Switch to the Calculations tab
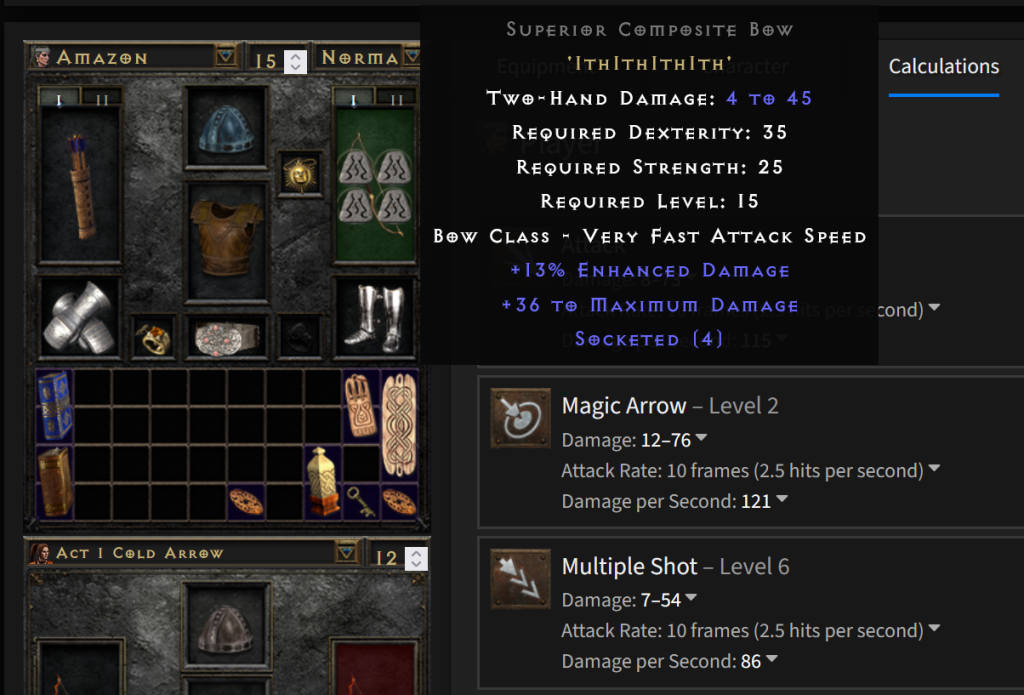Screen dimensions: 1024x695 [943, 66]
